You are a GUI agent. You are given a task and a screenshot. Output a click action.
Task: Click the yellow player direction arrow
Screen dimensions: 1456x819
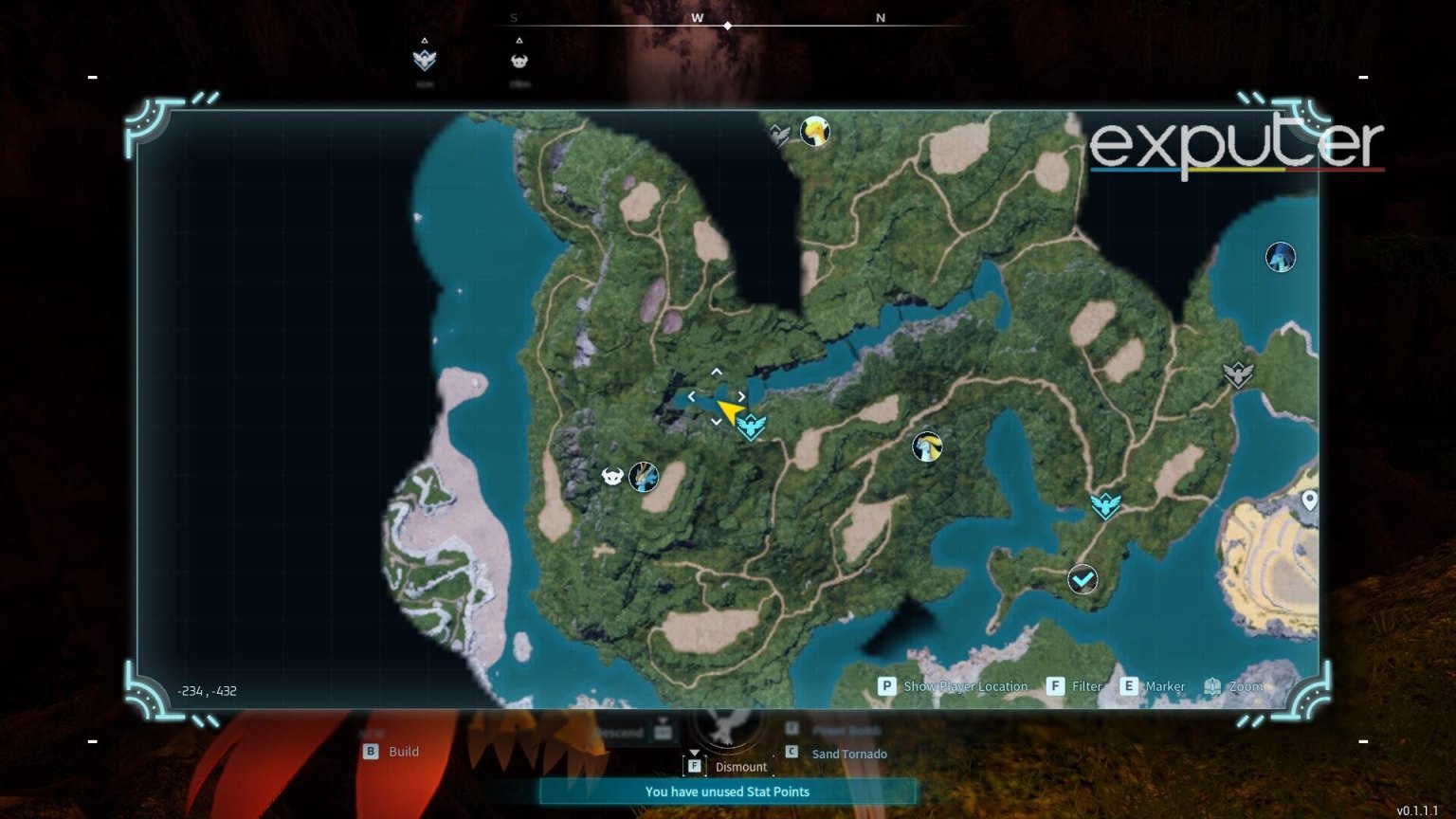click(x=729, y=410)
